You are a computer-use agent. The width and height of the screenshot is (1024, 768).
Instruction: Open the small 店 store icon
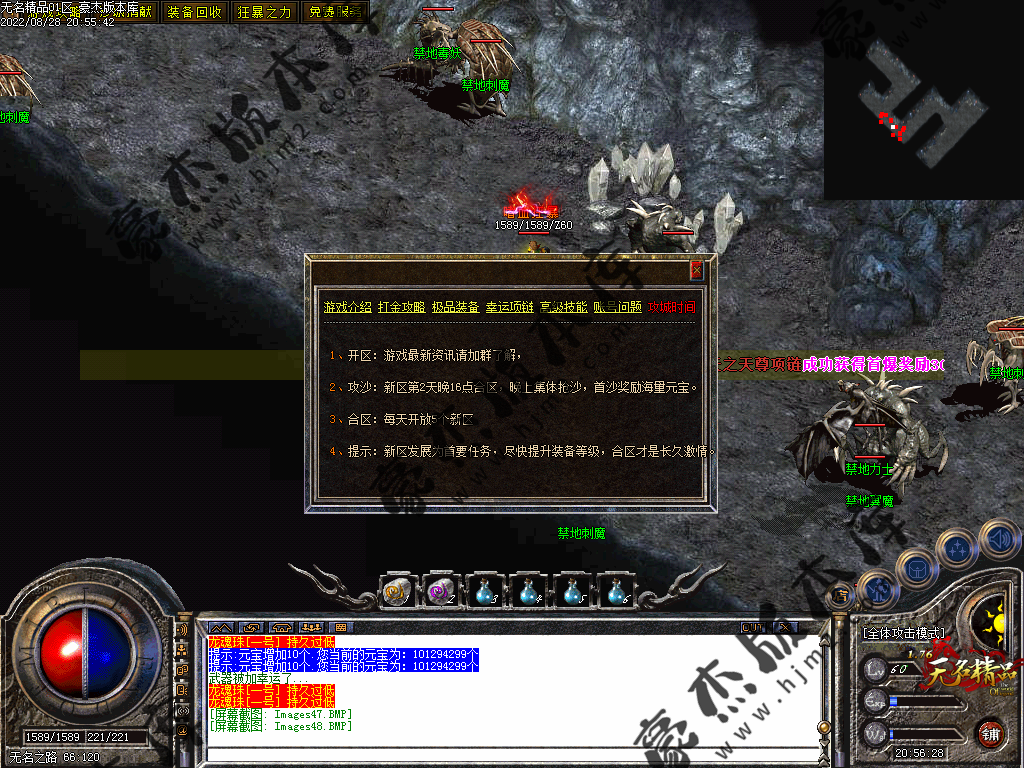[840, 596]
